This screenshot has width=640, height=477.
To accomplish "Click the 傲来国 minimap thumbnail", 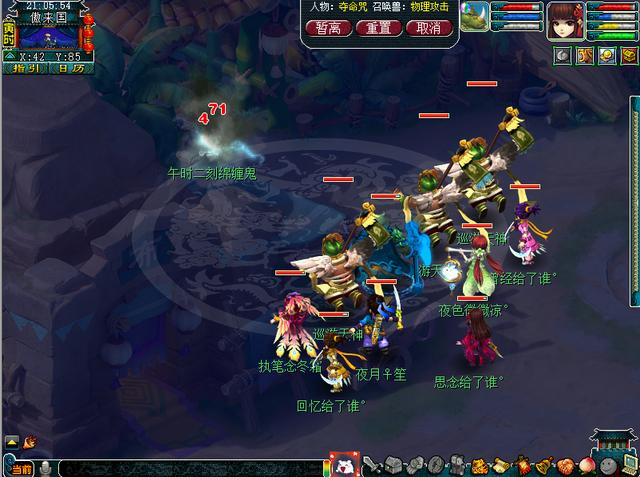I will [x=49, y=36].
